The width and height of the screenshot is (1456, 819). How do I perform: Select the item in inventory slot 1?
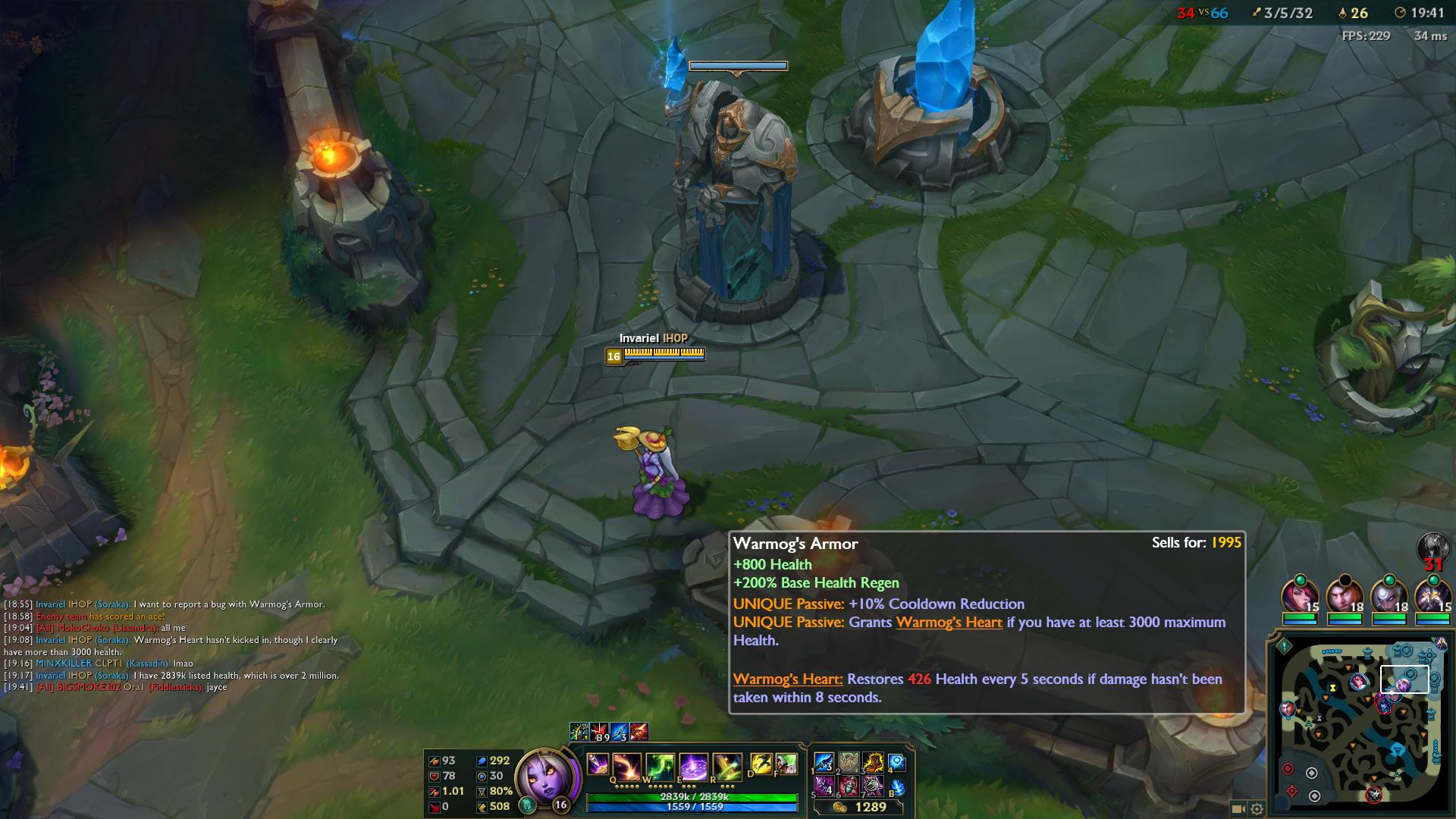[824, 762]
